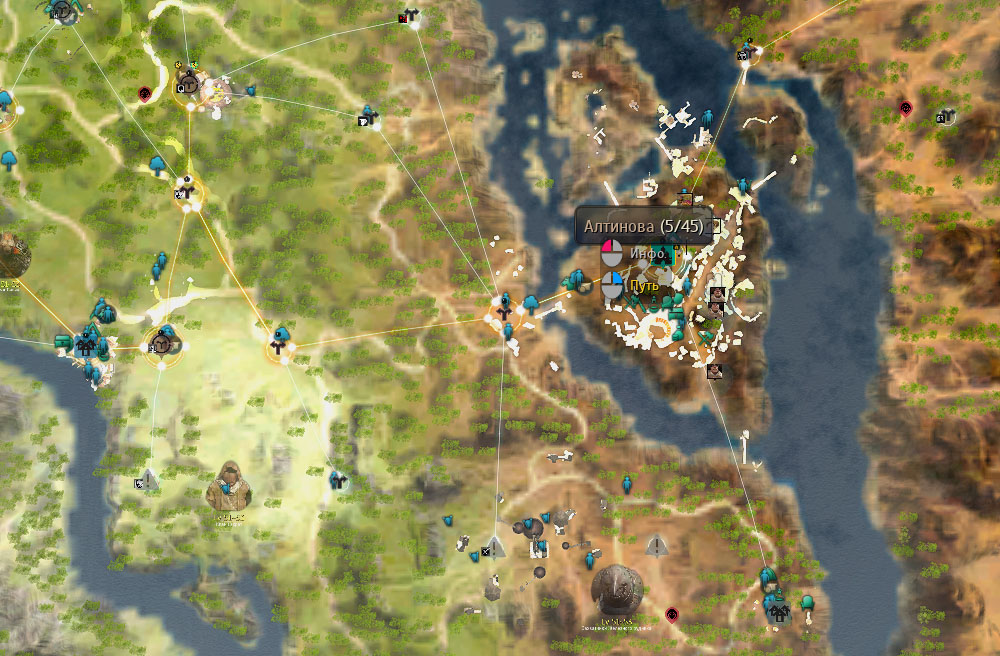Select the red skull marker near the rock boss

pyautogui.click(x=672, y=613)
